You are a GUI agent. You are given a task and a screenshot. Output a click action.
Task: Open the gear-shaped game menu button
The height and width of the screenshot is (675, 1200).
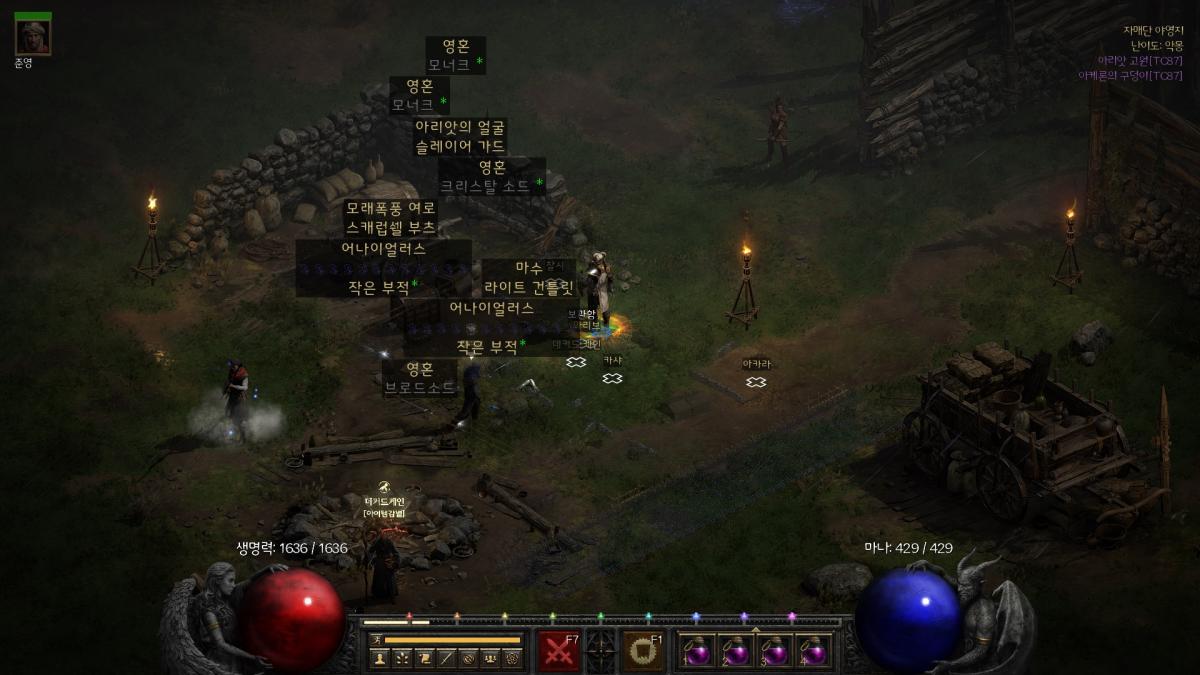[512, 658]
